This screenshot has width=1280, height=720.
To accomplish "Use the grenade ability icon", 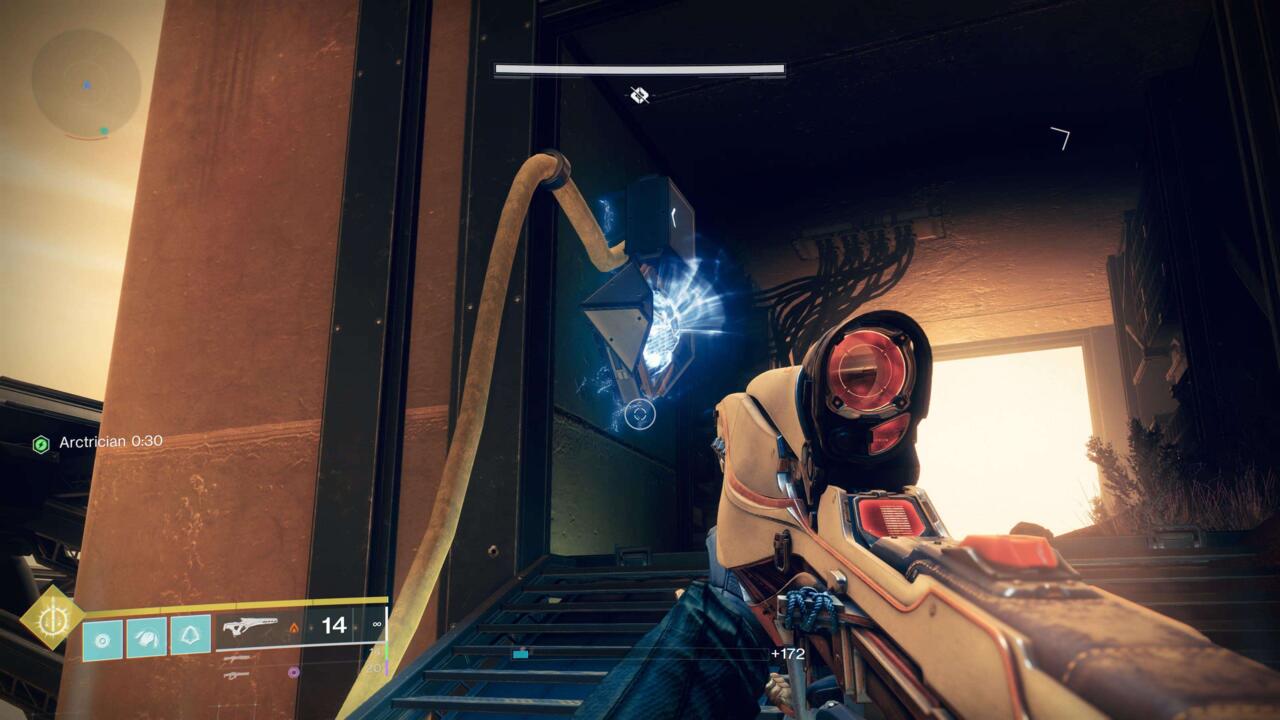I will pos(102,637).
